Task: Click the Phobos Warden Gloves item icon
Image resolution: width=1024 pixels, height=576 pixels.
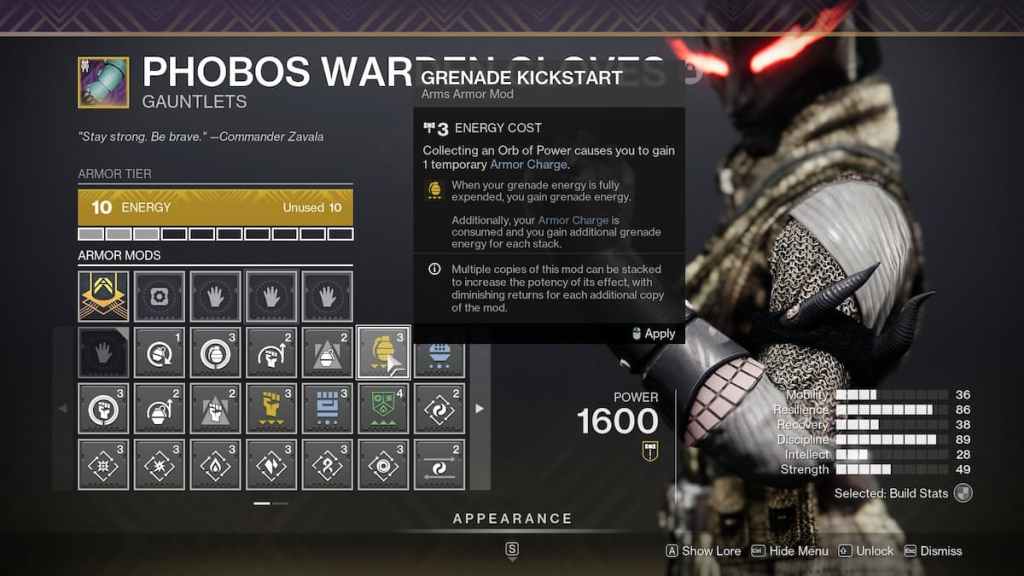Action: tap(103, 82)
